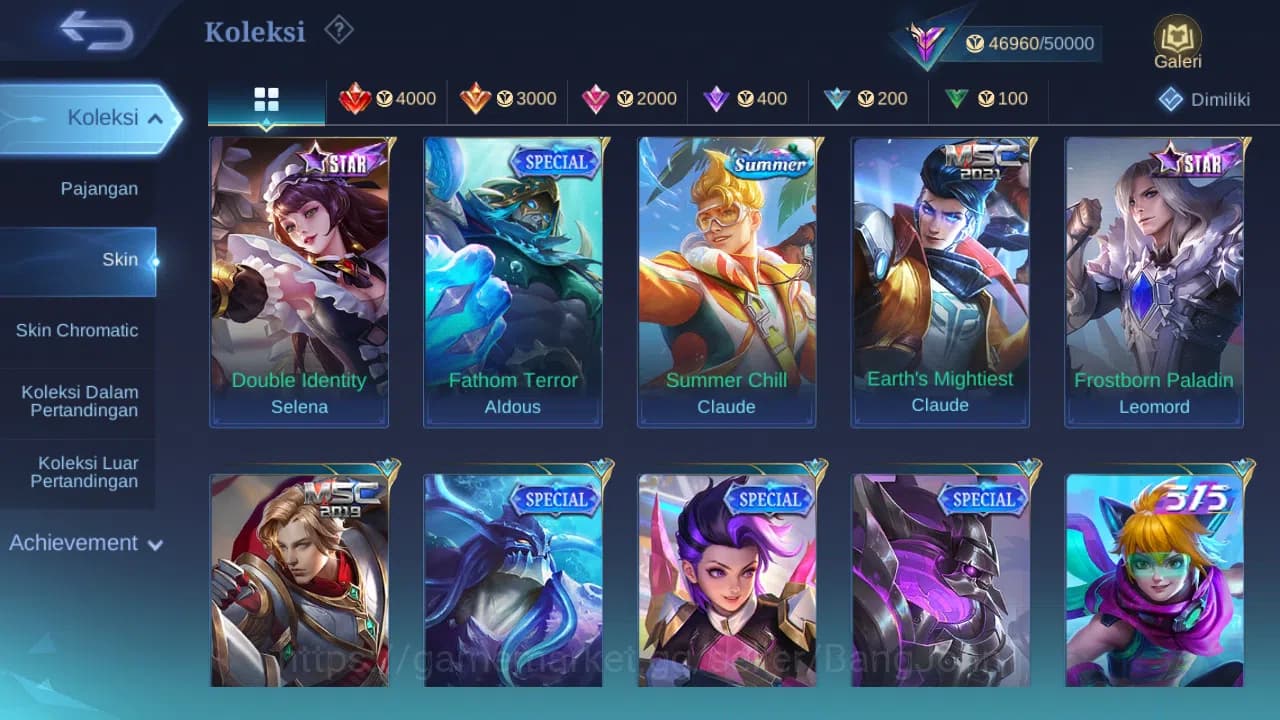Open the token balance 46960/50000 display

point(1032,43)
